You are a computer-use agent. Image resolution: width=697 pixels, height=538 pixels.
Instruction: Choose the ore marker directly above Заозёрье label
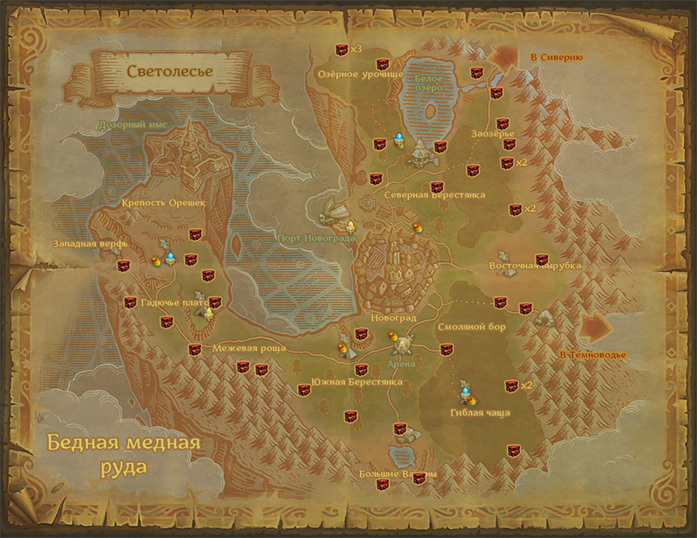(502, 124)
